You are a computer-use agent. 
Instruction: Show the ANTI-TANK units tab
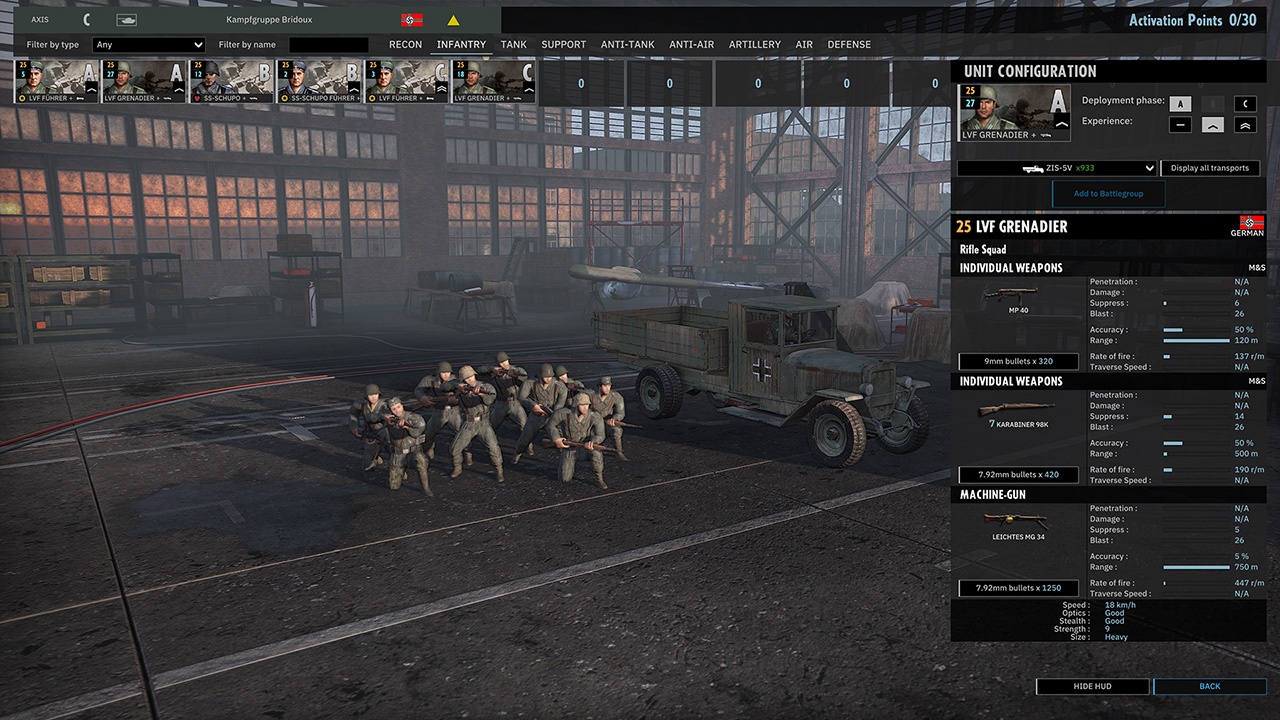click(x=627, y=45)
